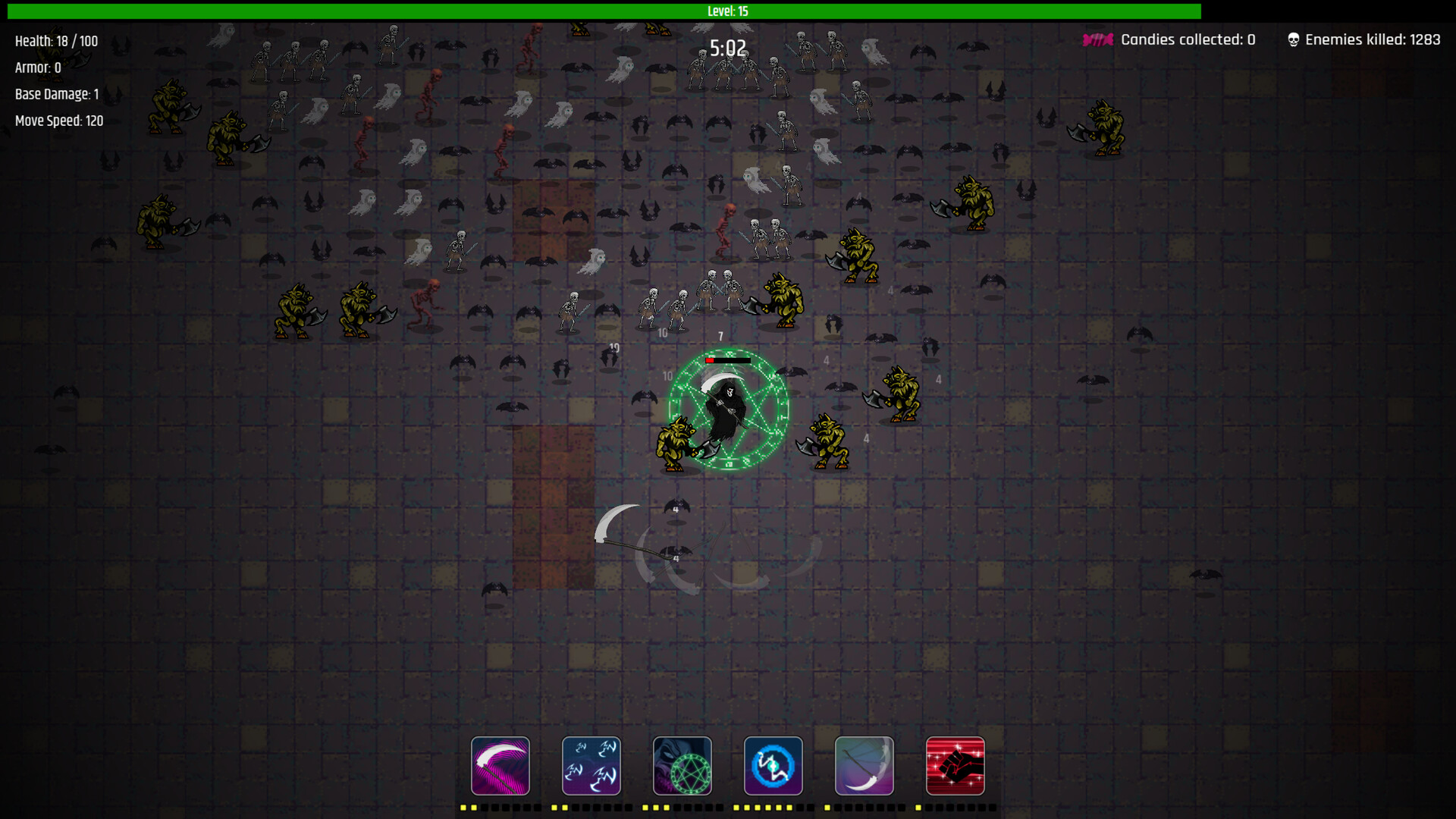Click the white scythe swing ability icon
The width and height of the screenshot is (1456, 819).
(x=864, y=765)
